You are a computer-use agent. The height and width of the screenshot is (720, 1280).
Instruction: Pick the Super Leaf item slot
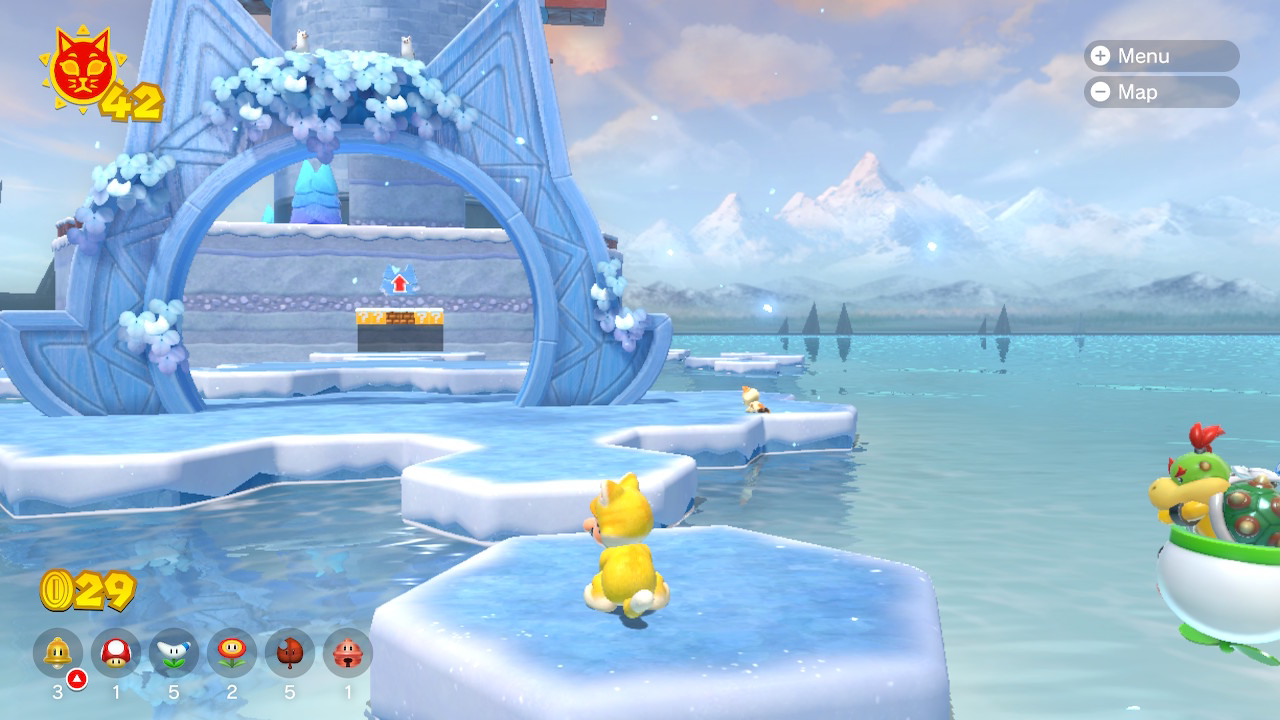tap(290, 653)
